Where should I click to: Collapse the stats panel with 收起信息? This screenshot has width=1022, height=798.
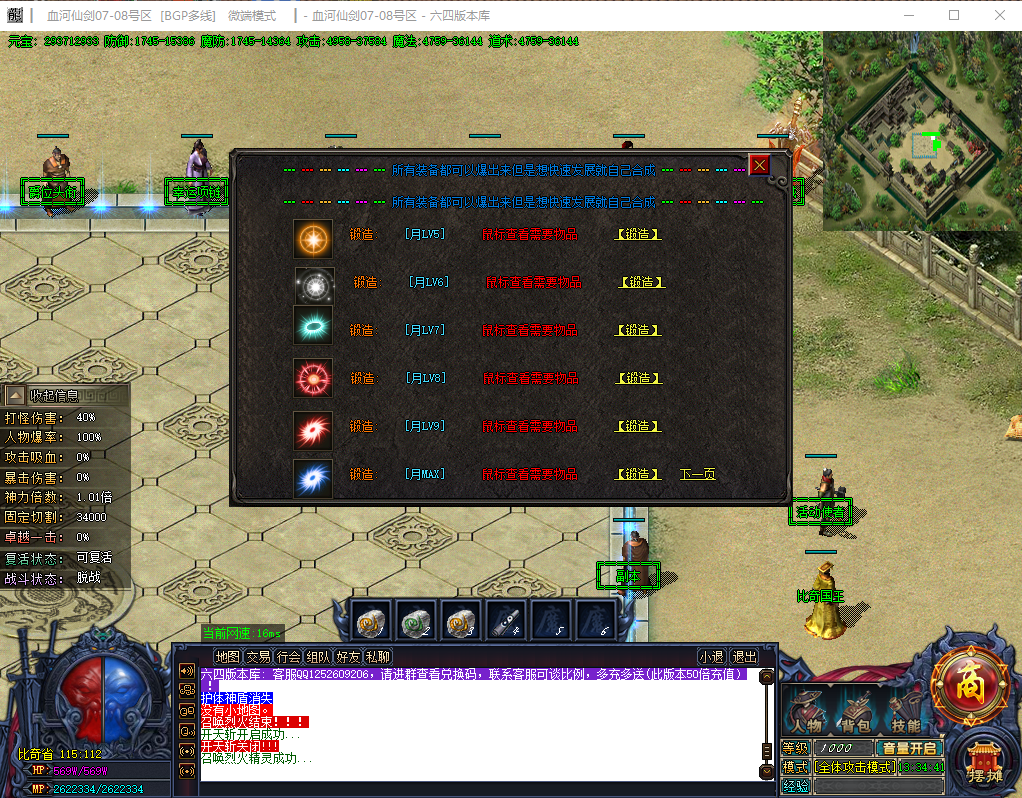coord(54,396)
